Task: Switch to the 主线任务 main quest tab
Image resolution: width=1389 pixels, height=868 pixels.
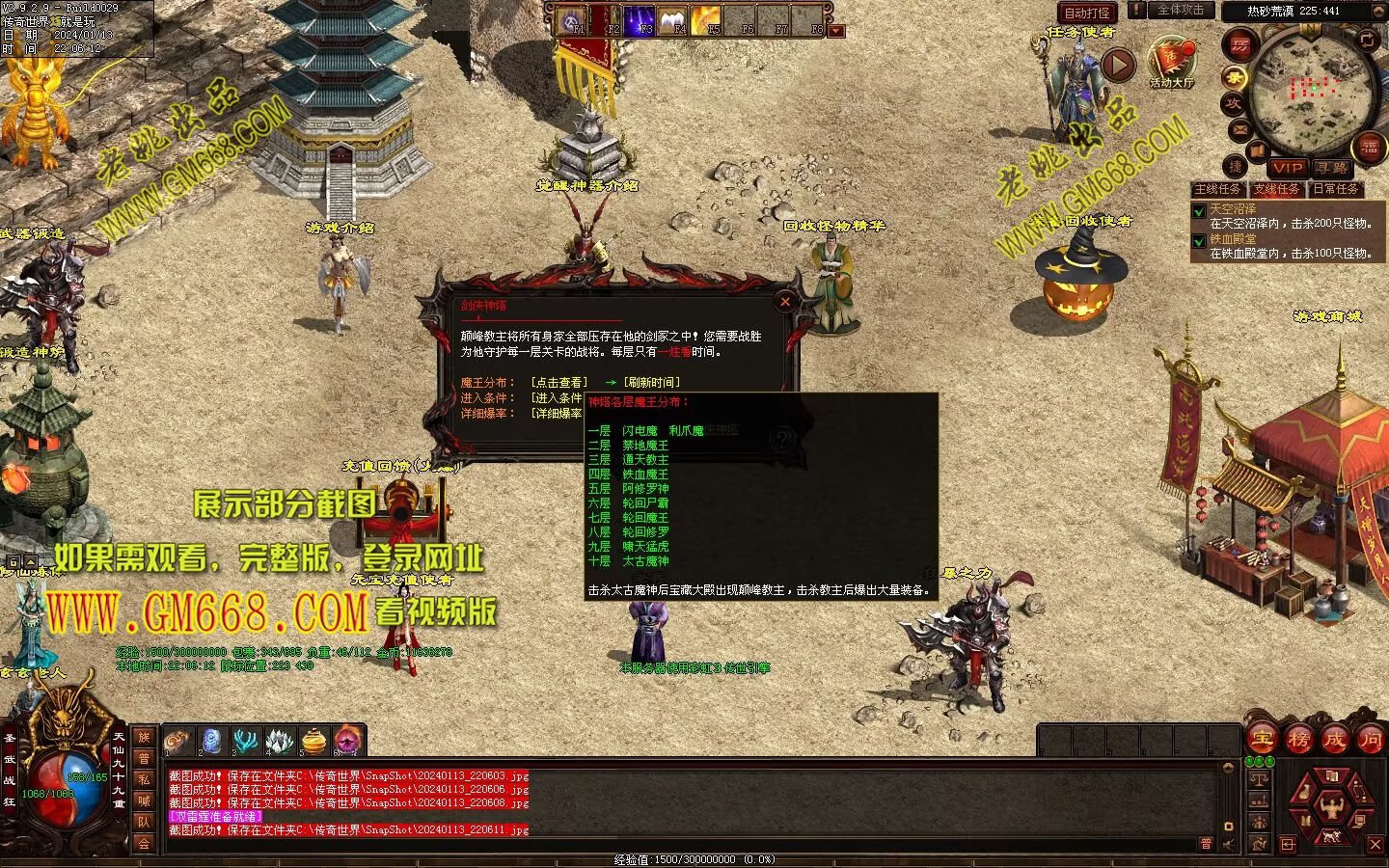Action: click(x=1218, y=189)
